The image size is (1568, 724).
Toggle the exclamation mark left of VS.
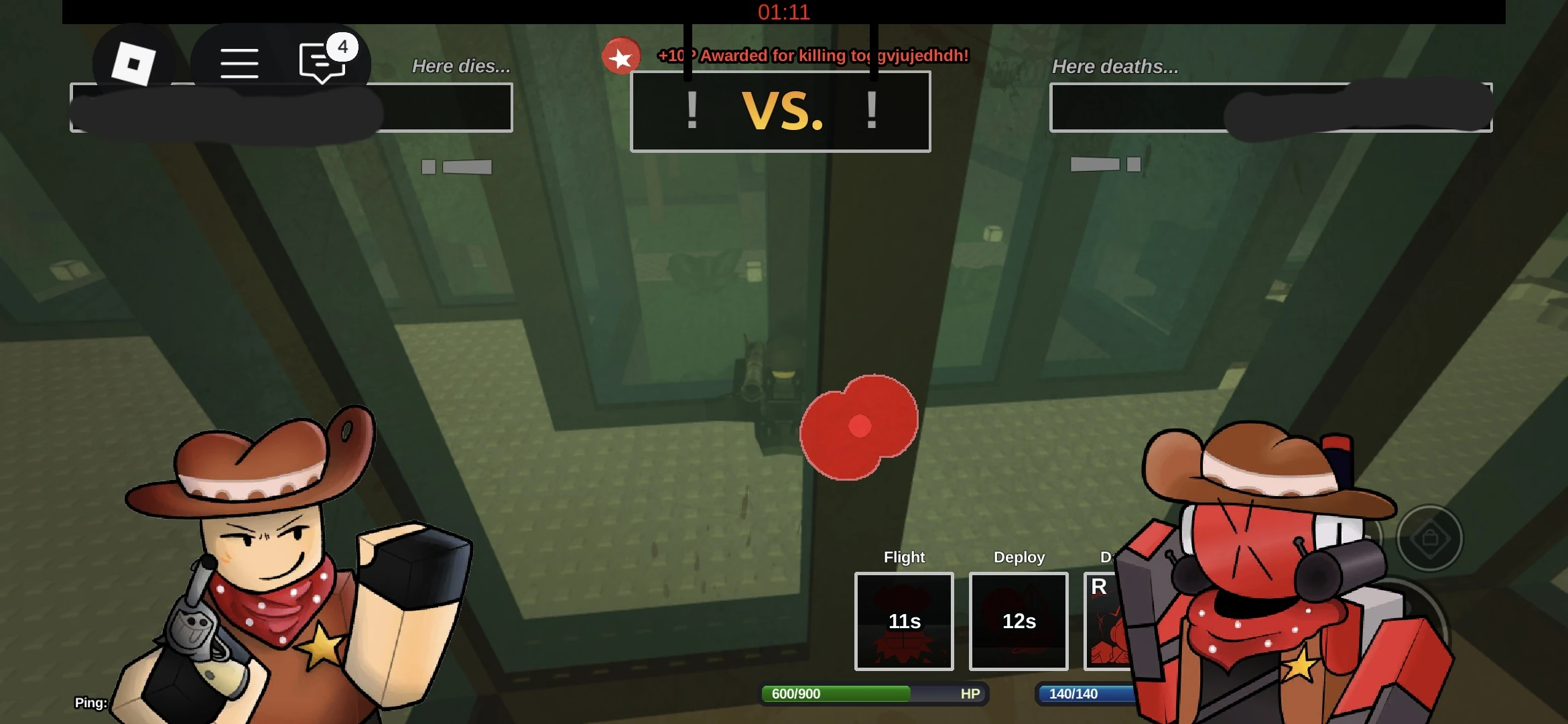tap(692, 111)
